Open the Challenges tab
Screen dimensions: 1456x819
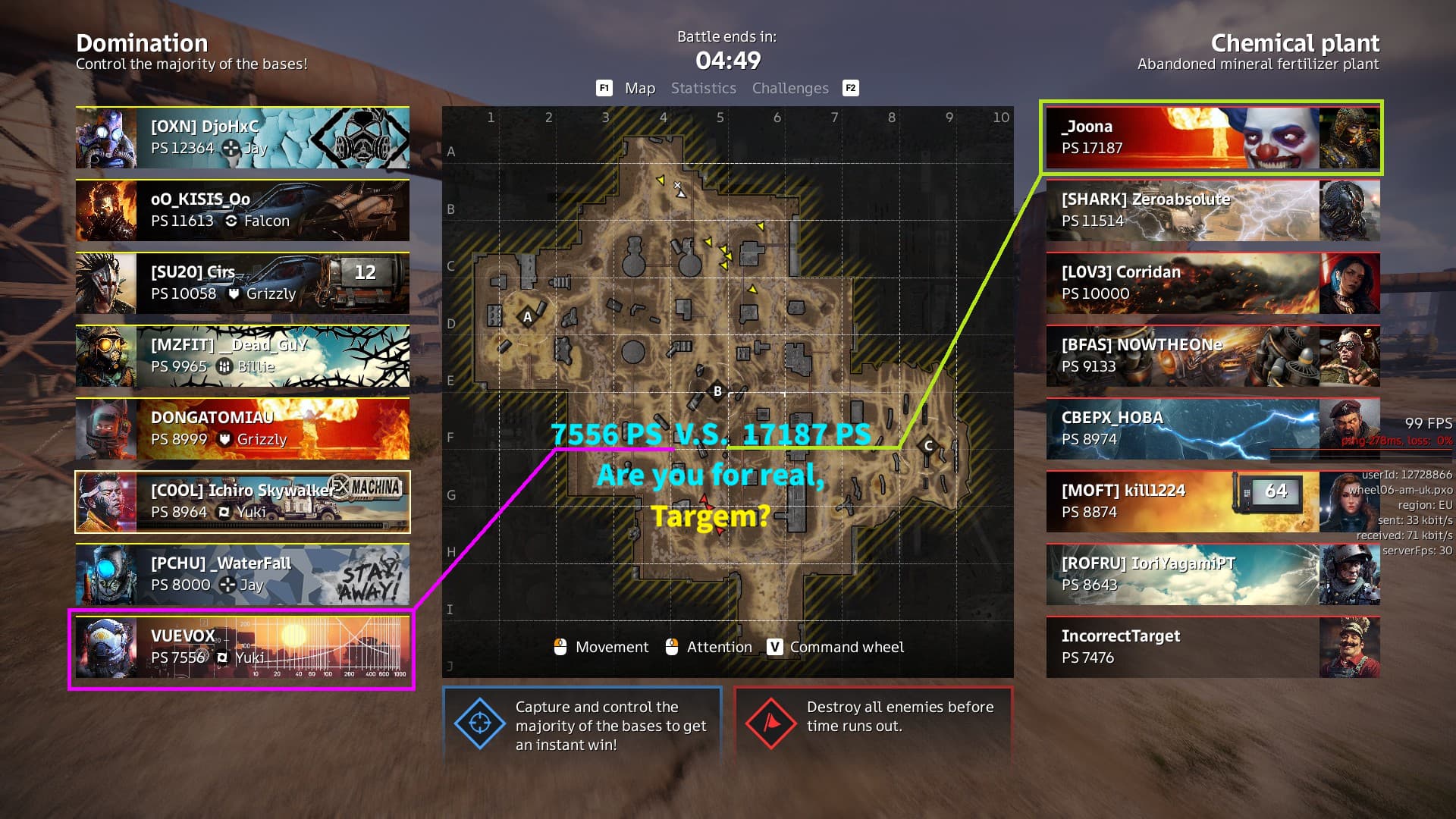pyautogui.click(x=790, y=88)
